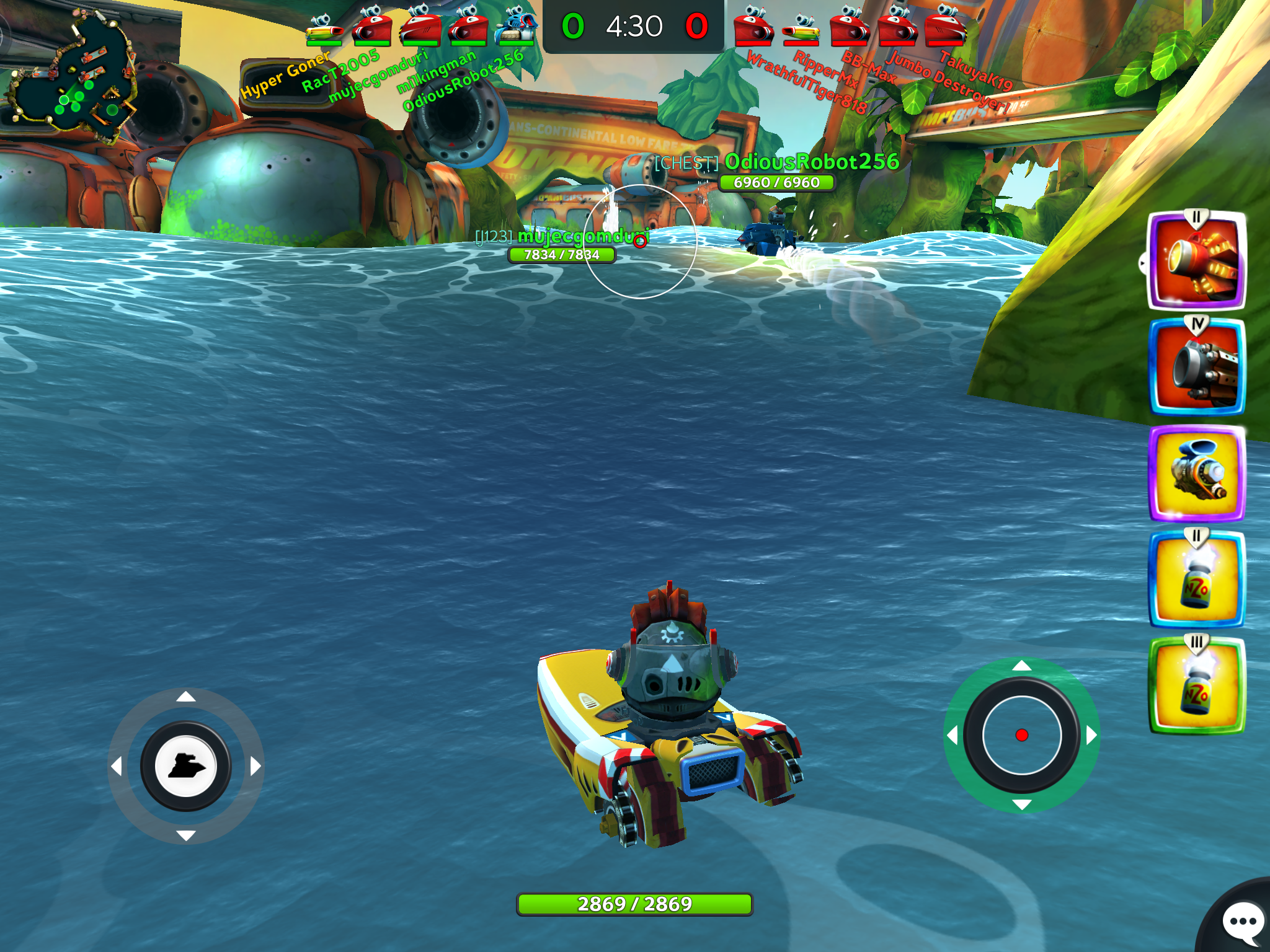
Task: Tap the green aiming joystick center
Action: click(1021, 735)
